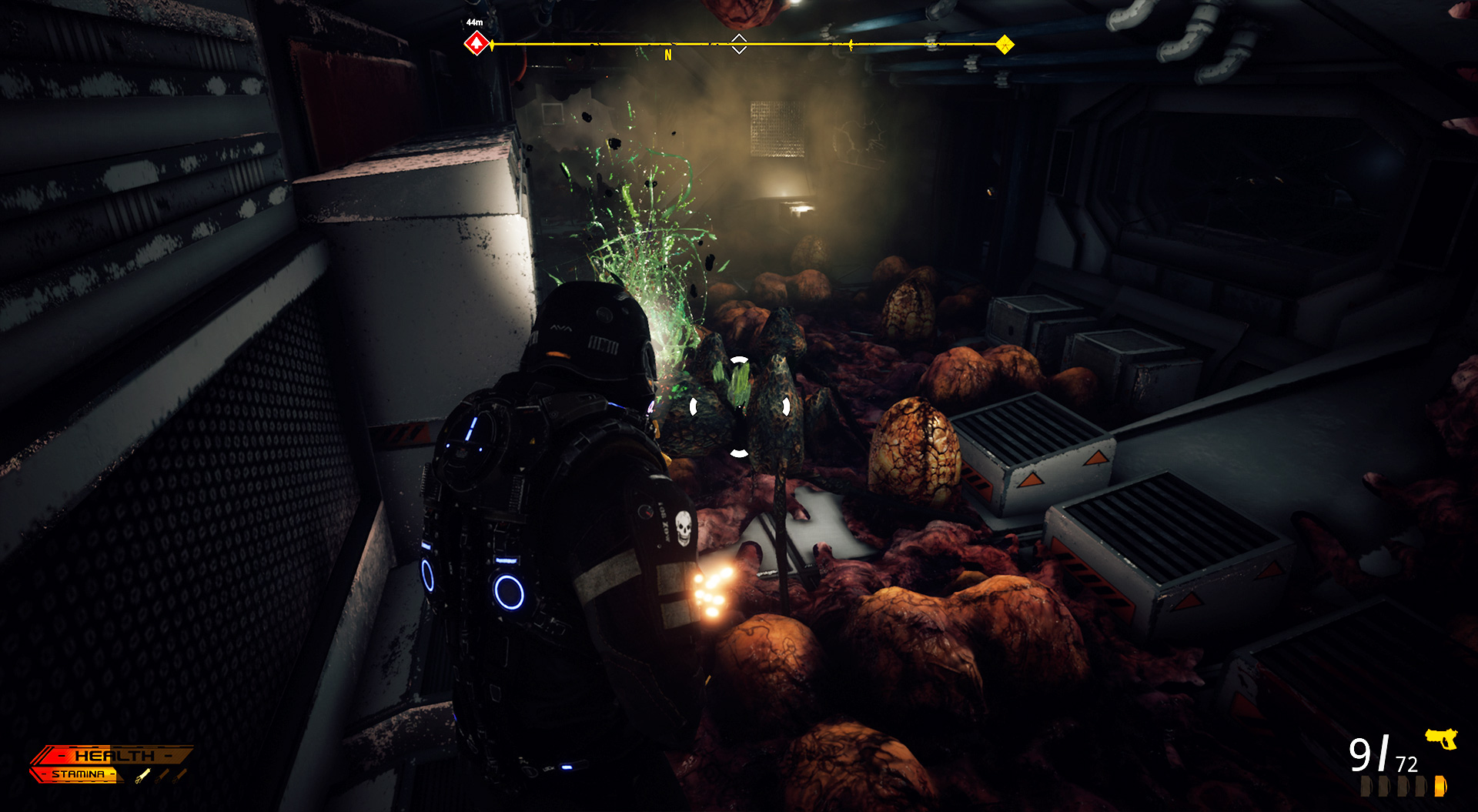This screenshot has height=812, width=1478.
Task: Select the yellow diamond marker on the compass
Action: [x=1005, y=45]
